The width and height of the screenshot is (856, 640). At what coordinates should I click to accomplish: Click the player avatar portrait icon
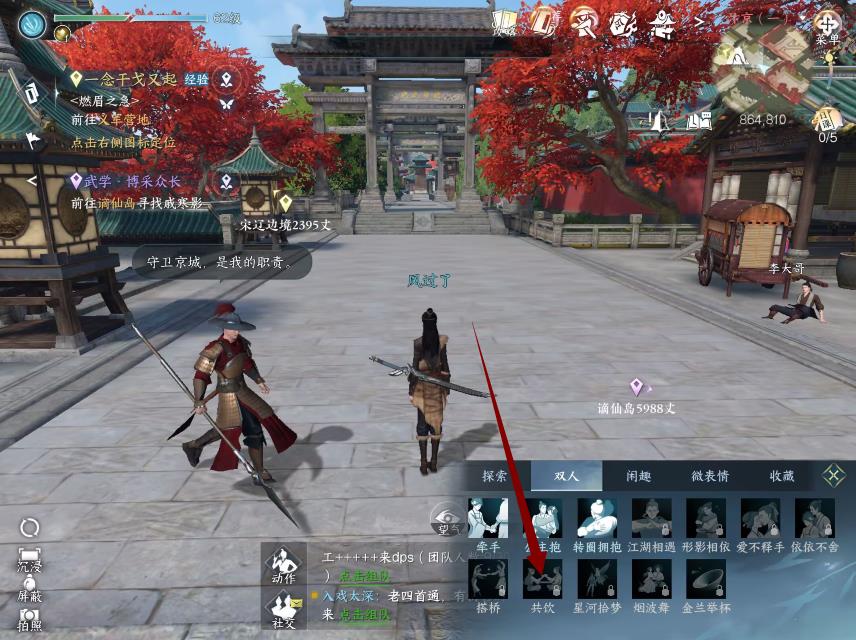(x=32, y=24)
